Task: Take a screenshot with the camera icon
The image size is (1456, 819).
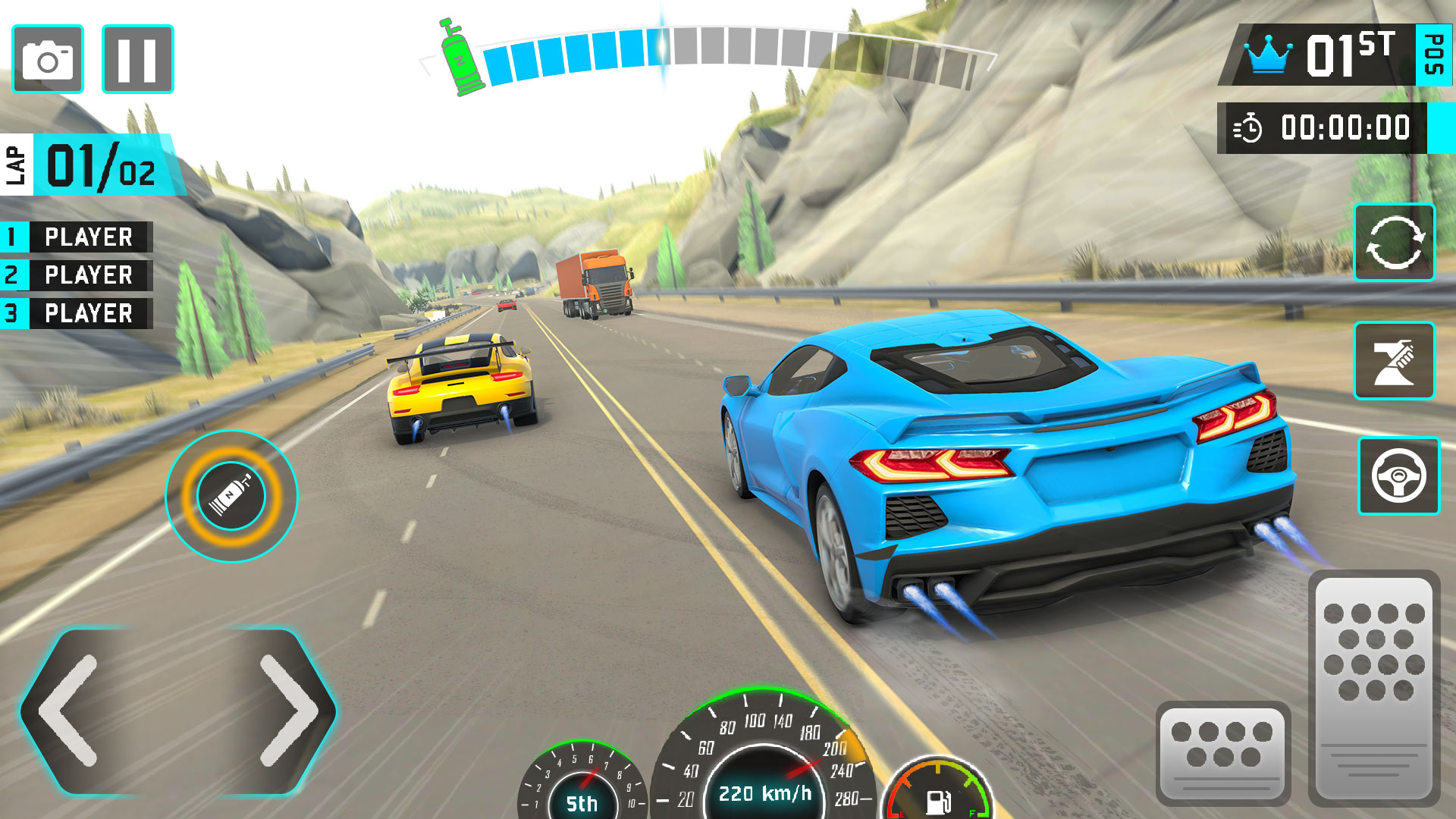Action: pos(47,59)
